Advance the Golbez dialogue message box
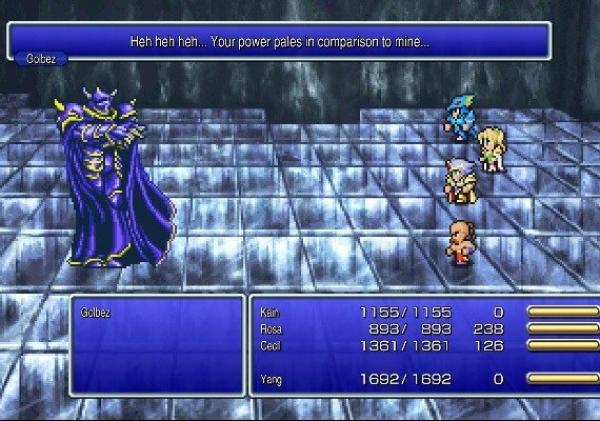600x421 pixels. coord(280,43)
